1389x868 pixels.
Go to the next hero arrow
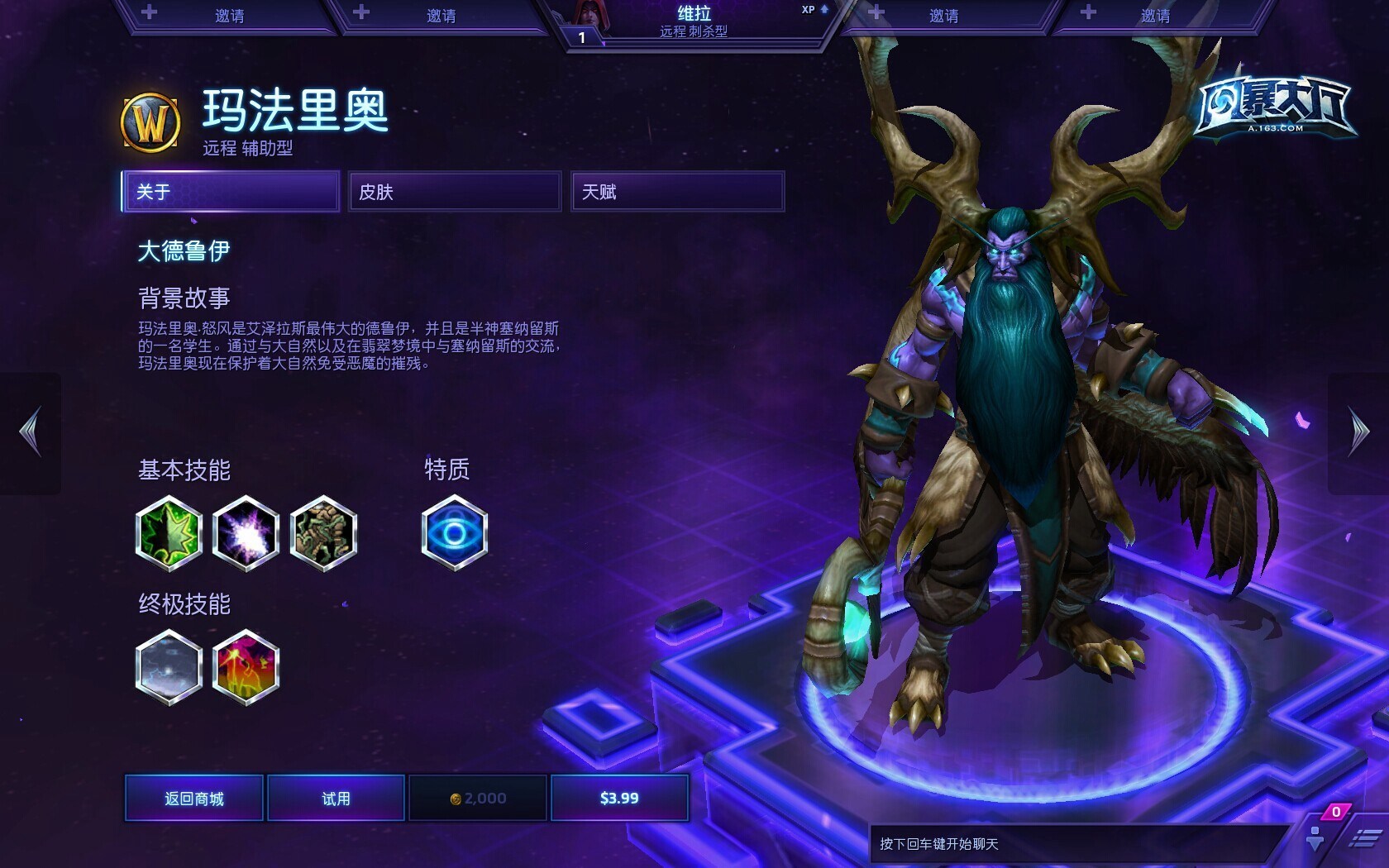click(1358, 432)
